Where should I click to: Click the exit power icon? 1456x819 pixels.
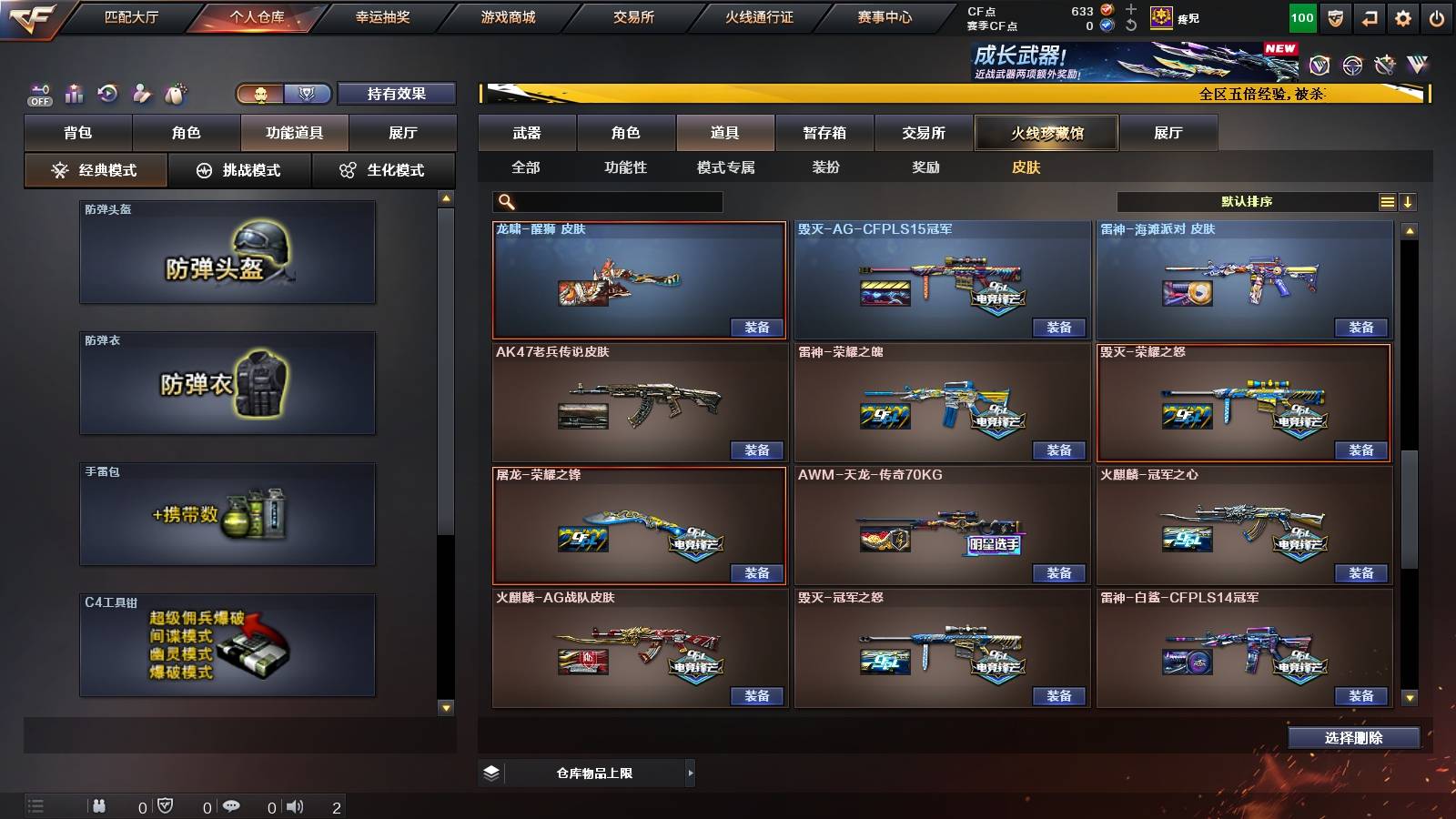(x=1438, y=16)
